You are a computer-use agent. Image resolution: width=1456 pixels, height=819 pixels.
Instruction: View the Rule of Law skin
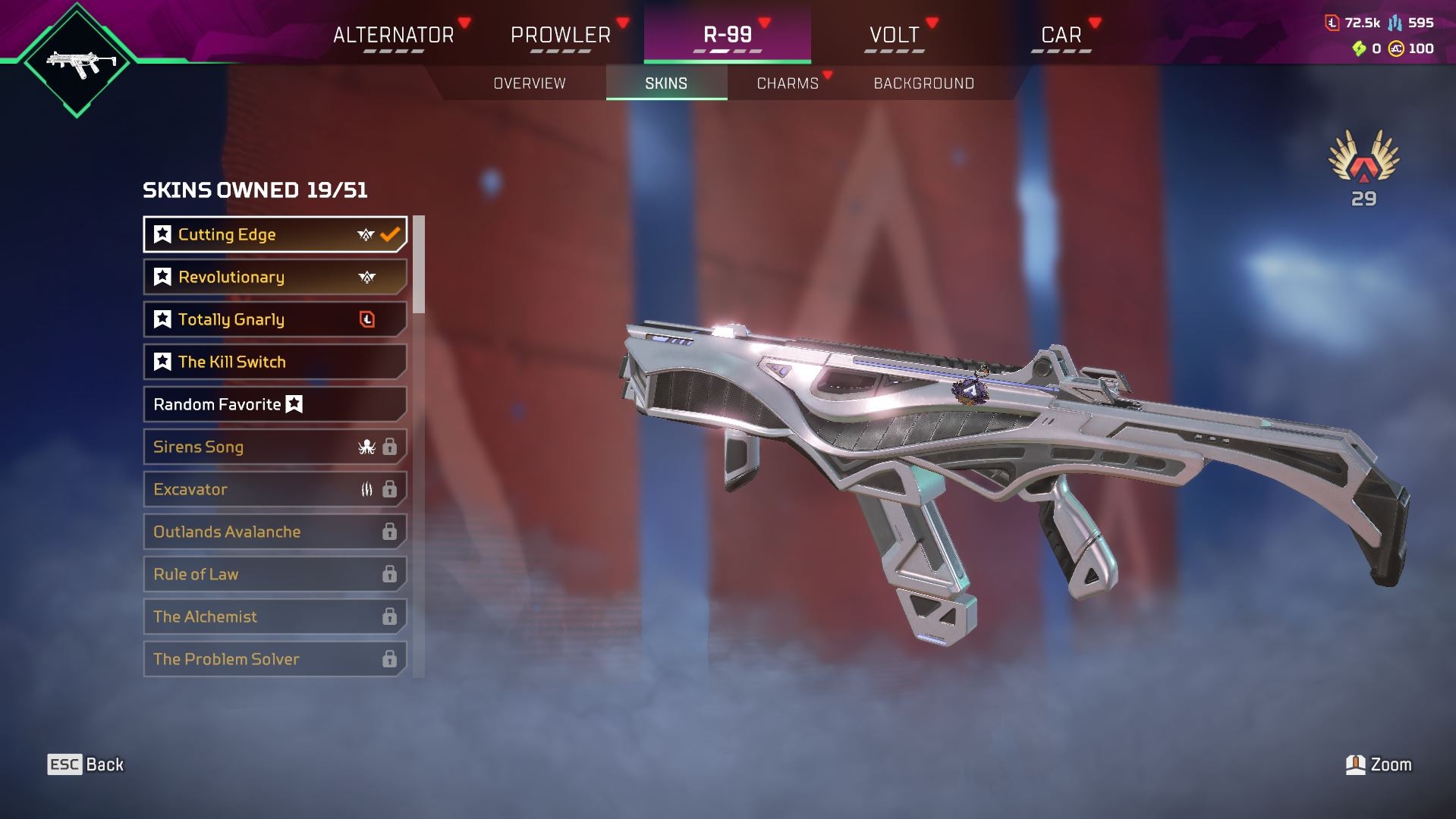coord(275,574)
